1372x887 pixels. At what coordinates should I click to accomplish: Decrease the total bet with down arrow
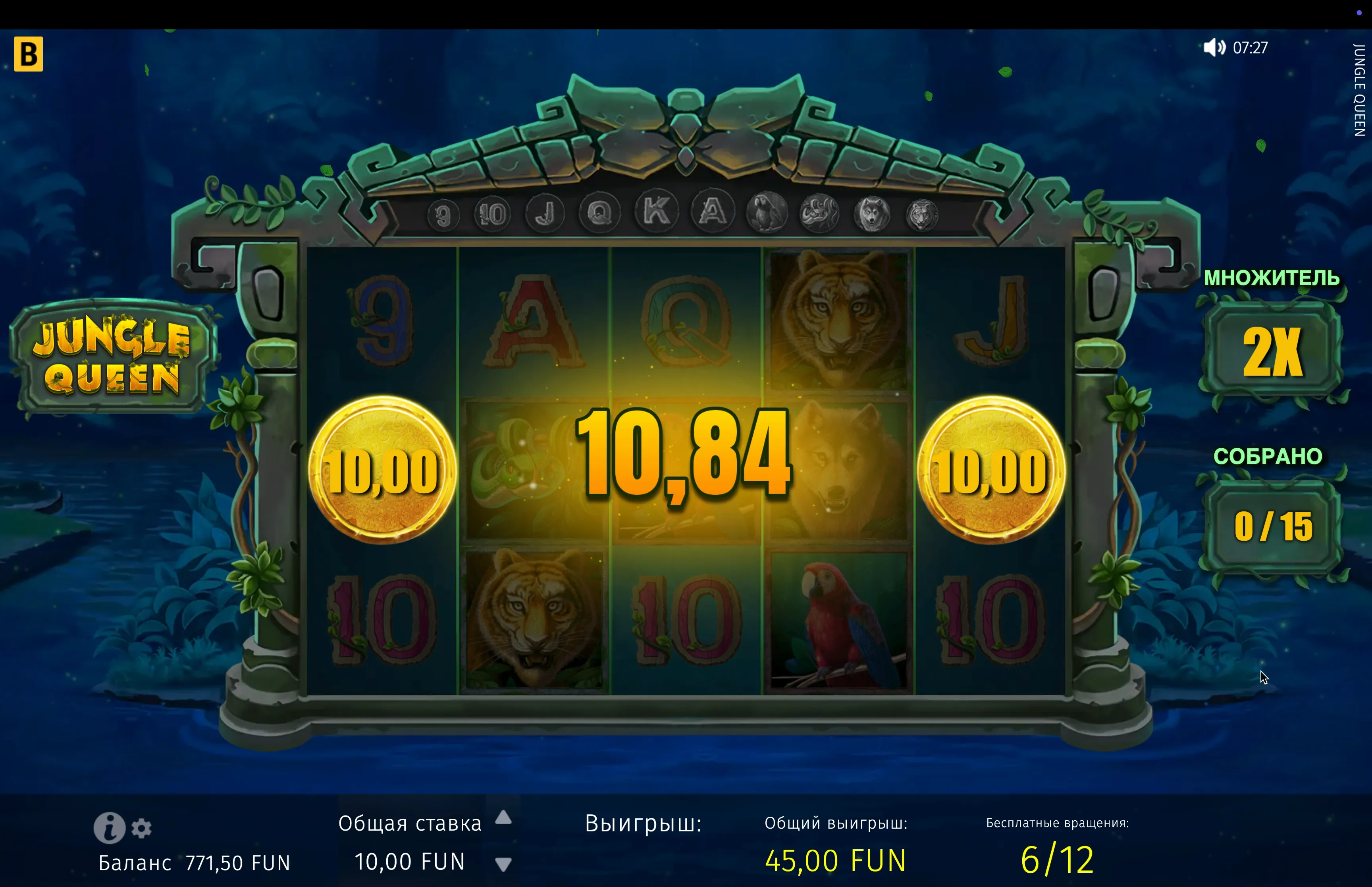point(503,864)
